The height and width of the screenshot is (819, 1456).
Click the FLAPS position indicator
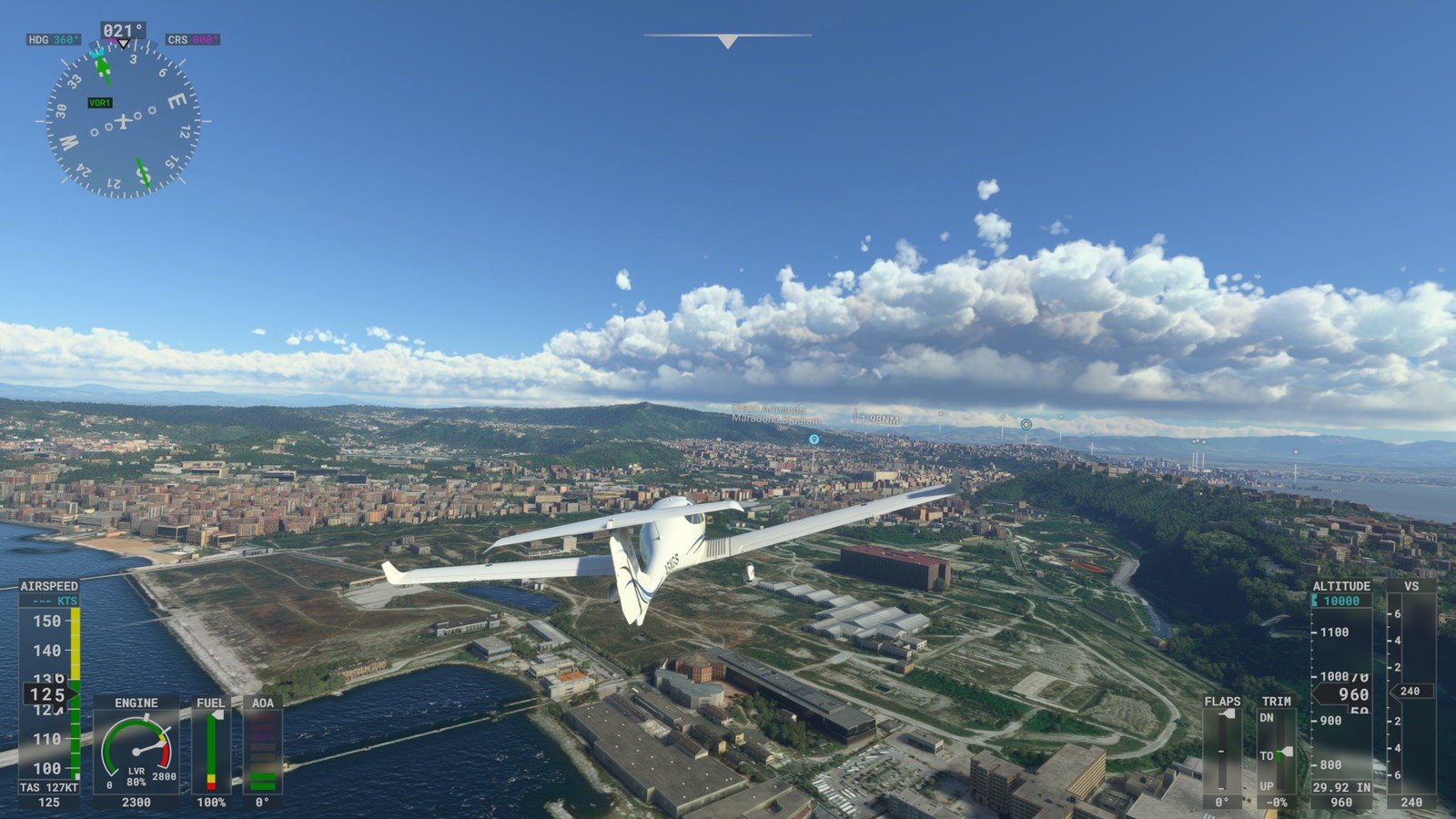(1221, 753)
